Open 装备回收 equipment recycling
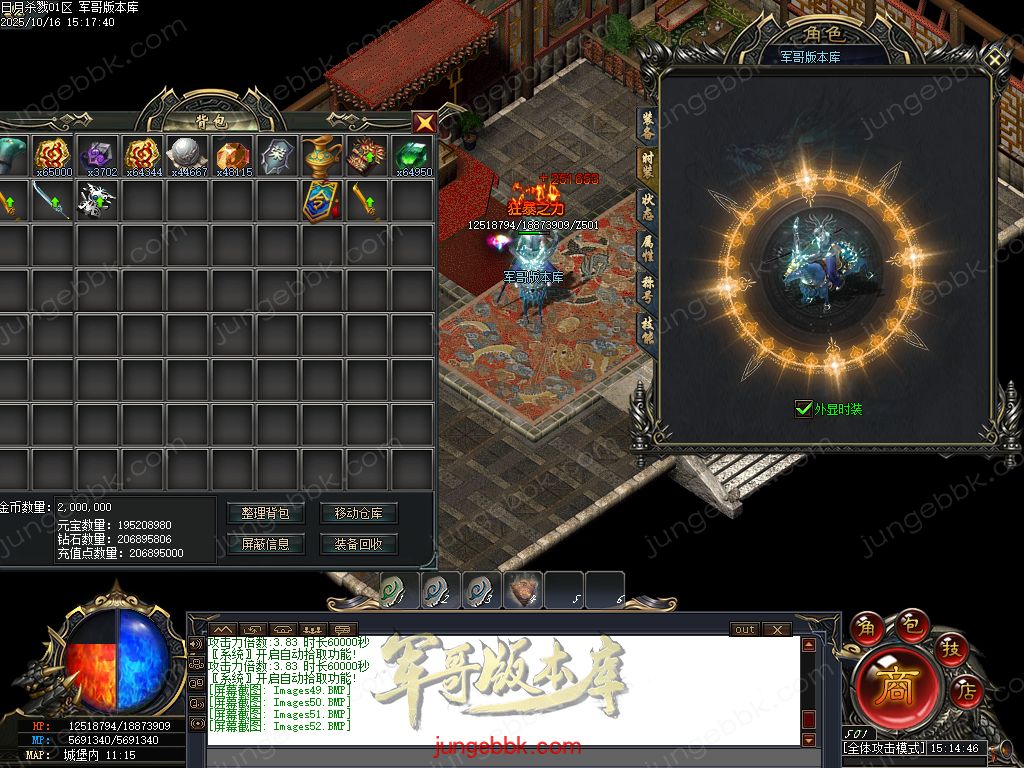This screenshot has height=768, width=1024. [x=359, y=544]
